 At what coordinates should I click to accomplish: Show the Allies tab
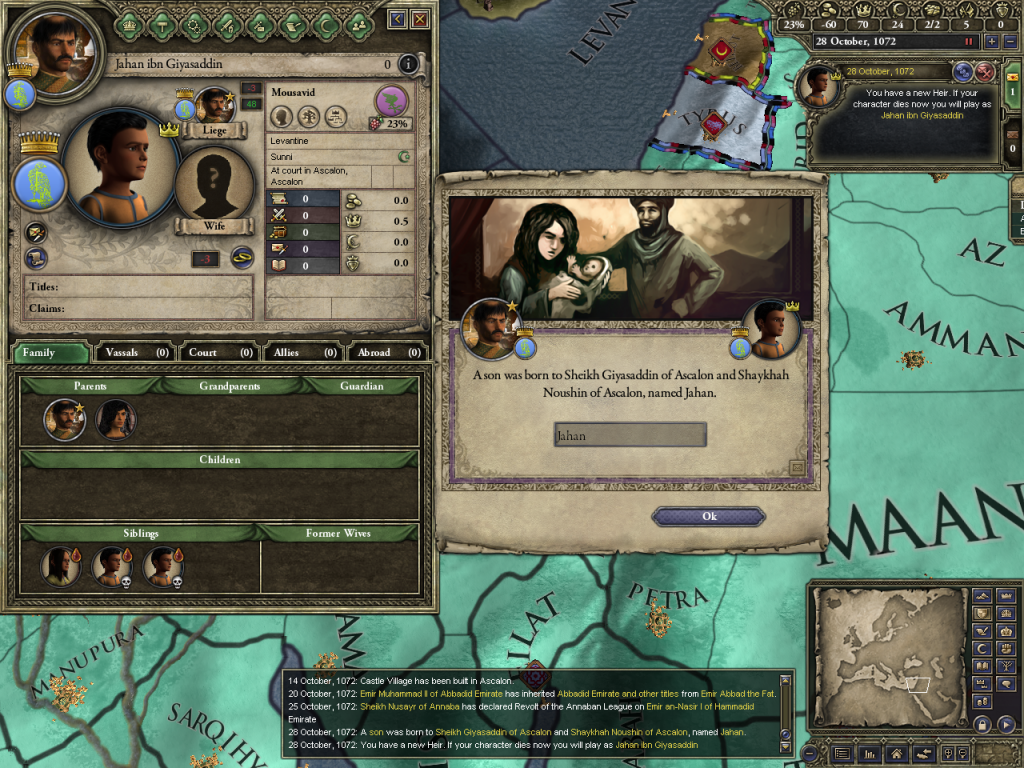(x=302, y=352)
